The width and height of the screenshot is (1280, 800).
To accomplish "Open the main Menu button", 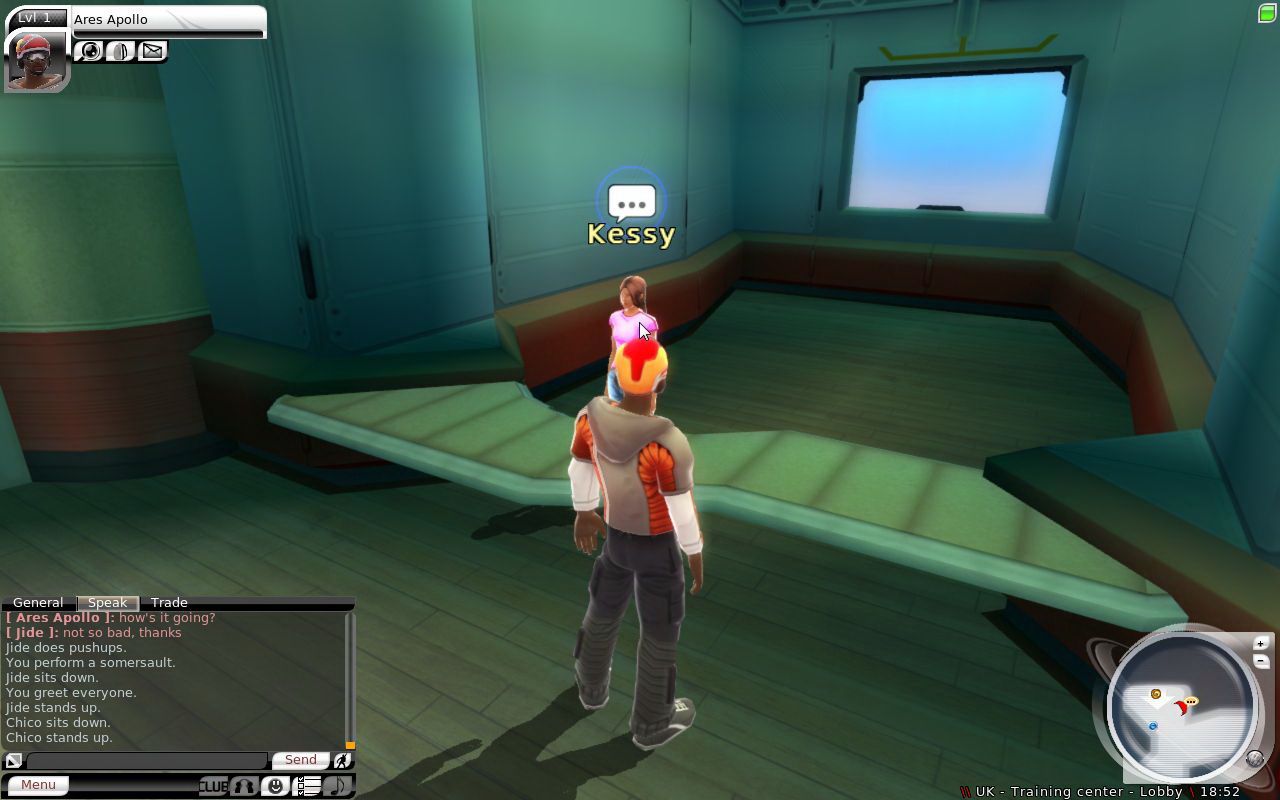I will (x=38, y=785).
